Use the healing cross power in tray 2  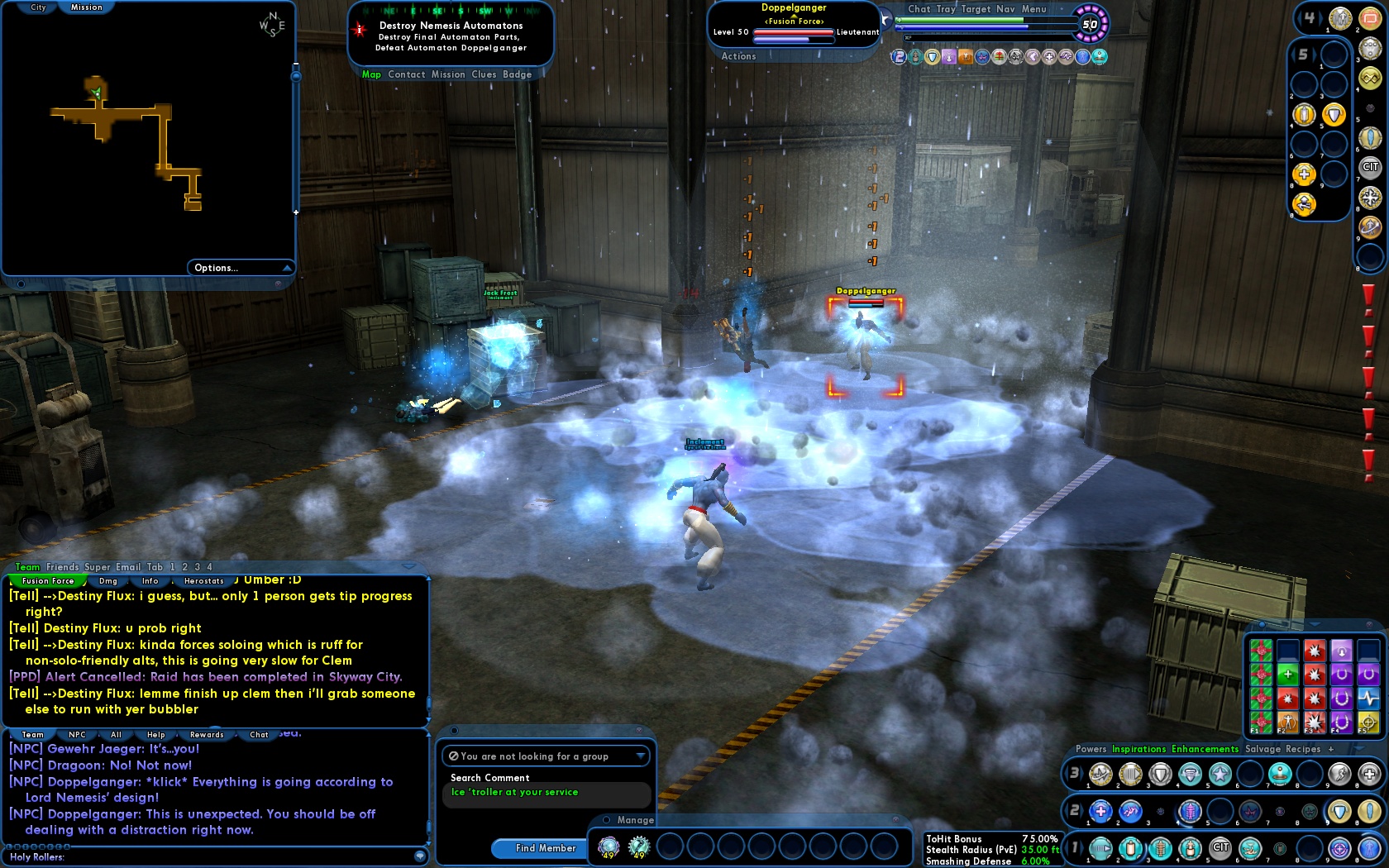click(1100, 811)
